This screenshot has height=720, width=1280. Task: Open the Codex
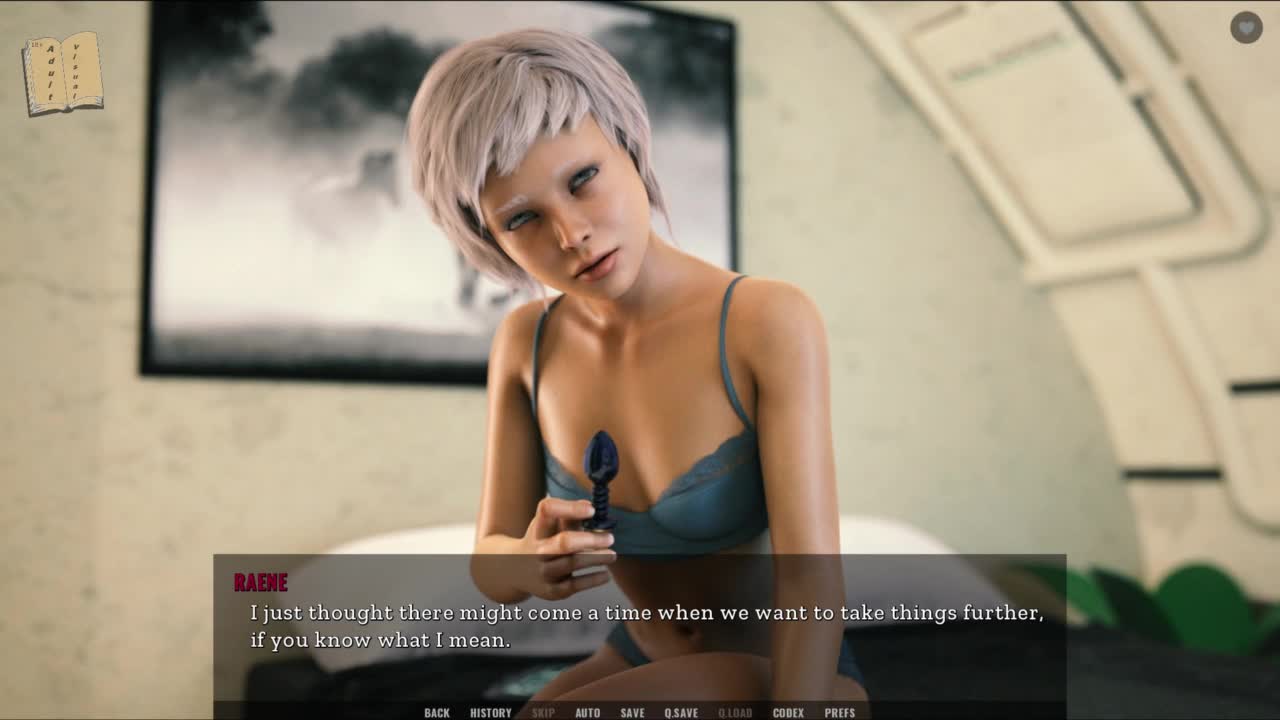tap(788, 713)
